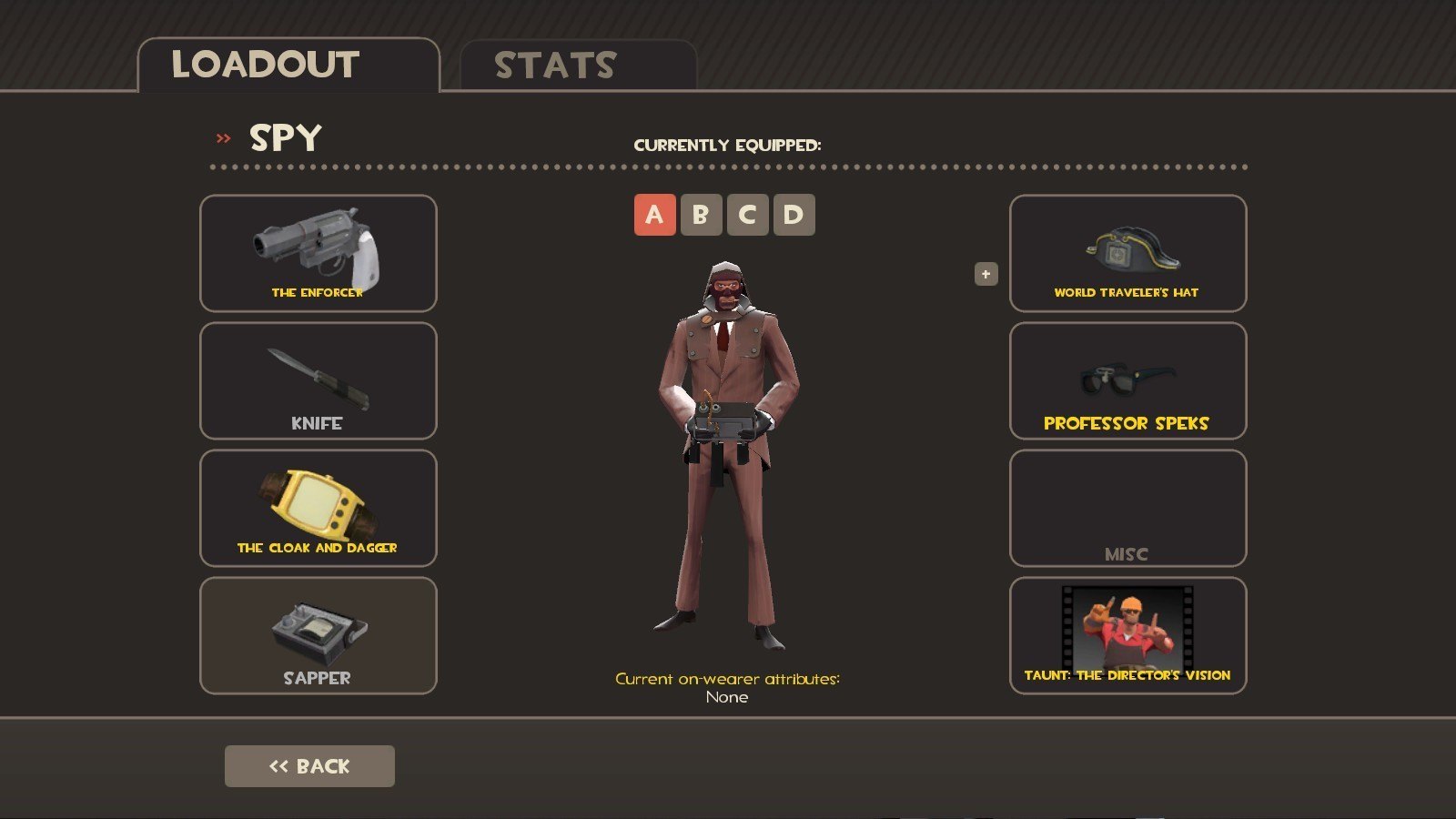
Task: Open the empty Misc slot
Action: pos(1127,508)
